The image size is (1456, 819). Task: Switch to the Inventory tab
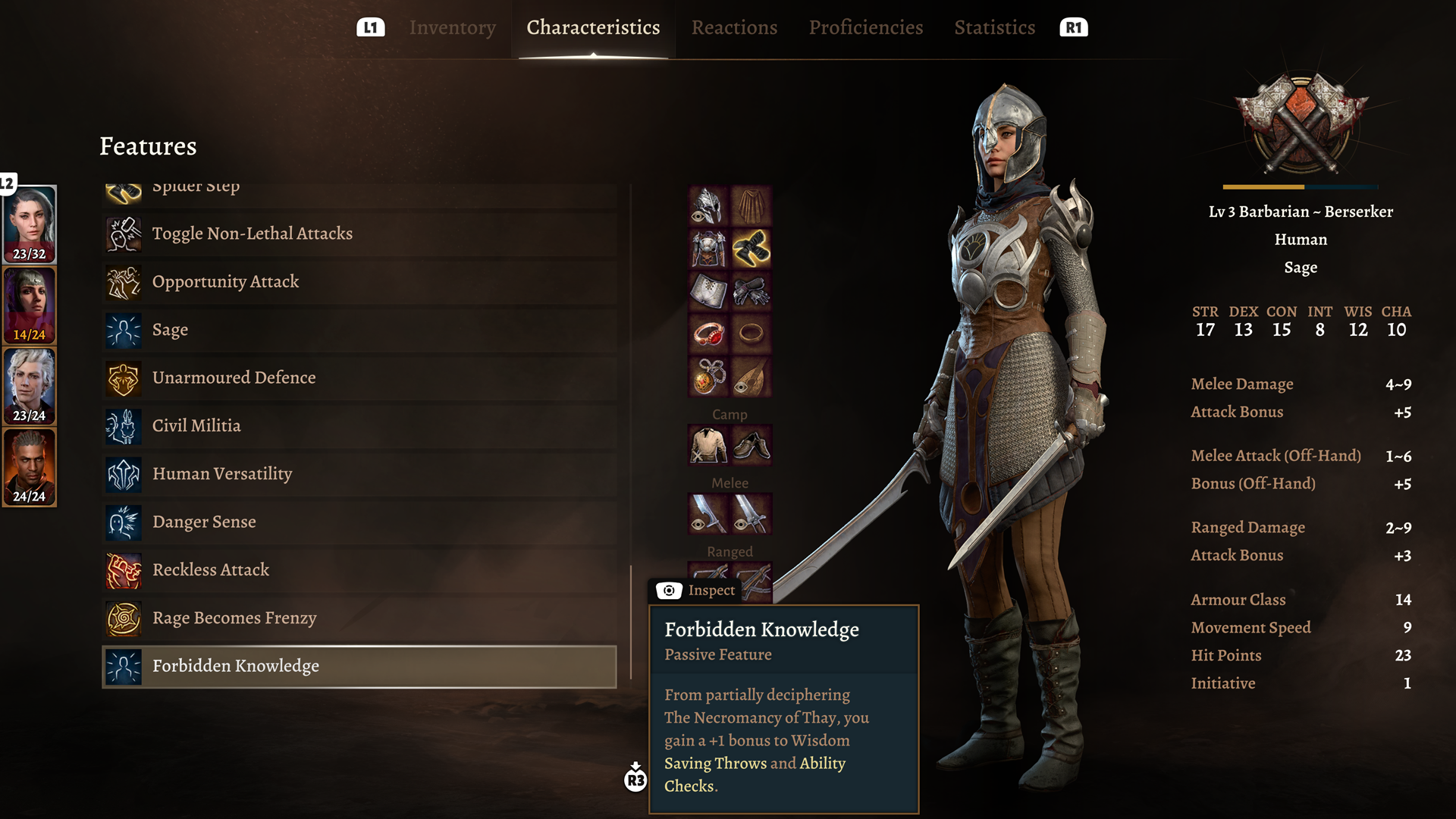[452, 28]
